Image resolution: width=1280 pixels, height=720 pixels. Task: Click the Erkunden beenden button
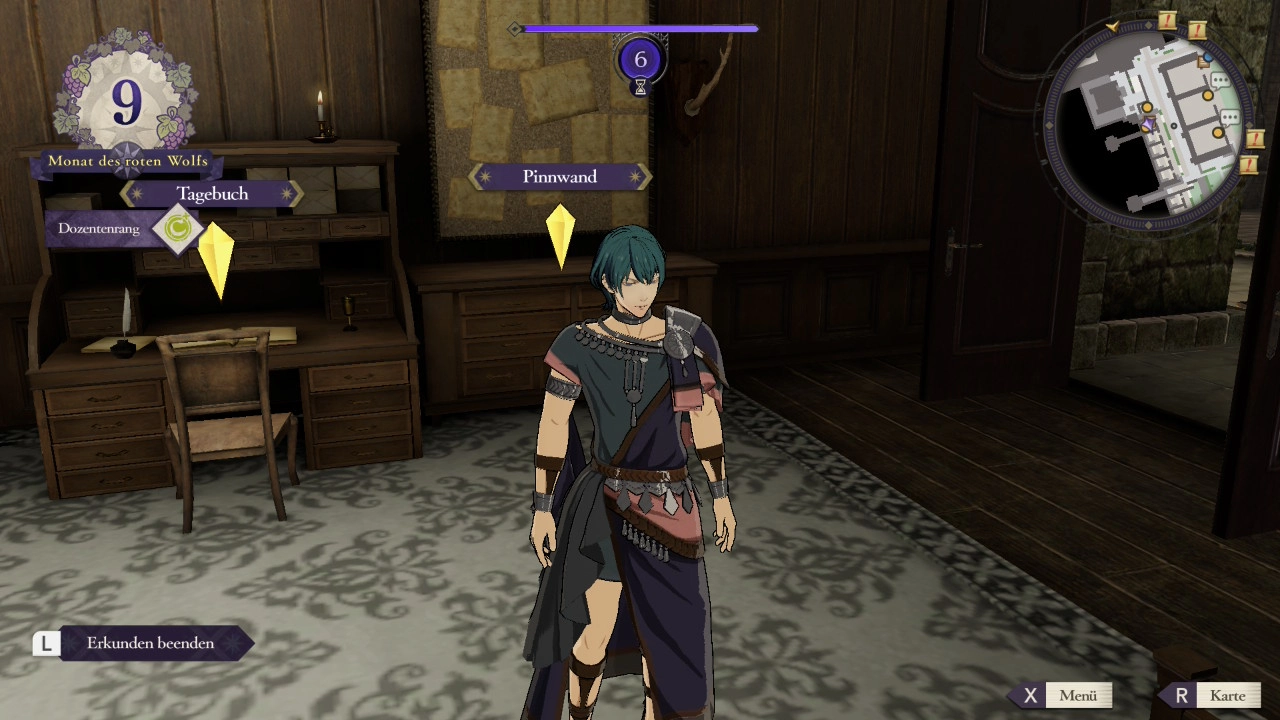pos(150,643)
